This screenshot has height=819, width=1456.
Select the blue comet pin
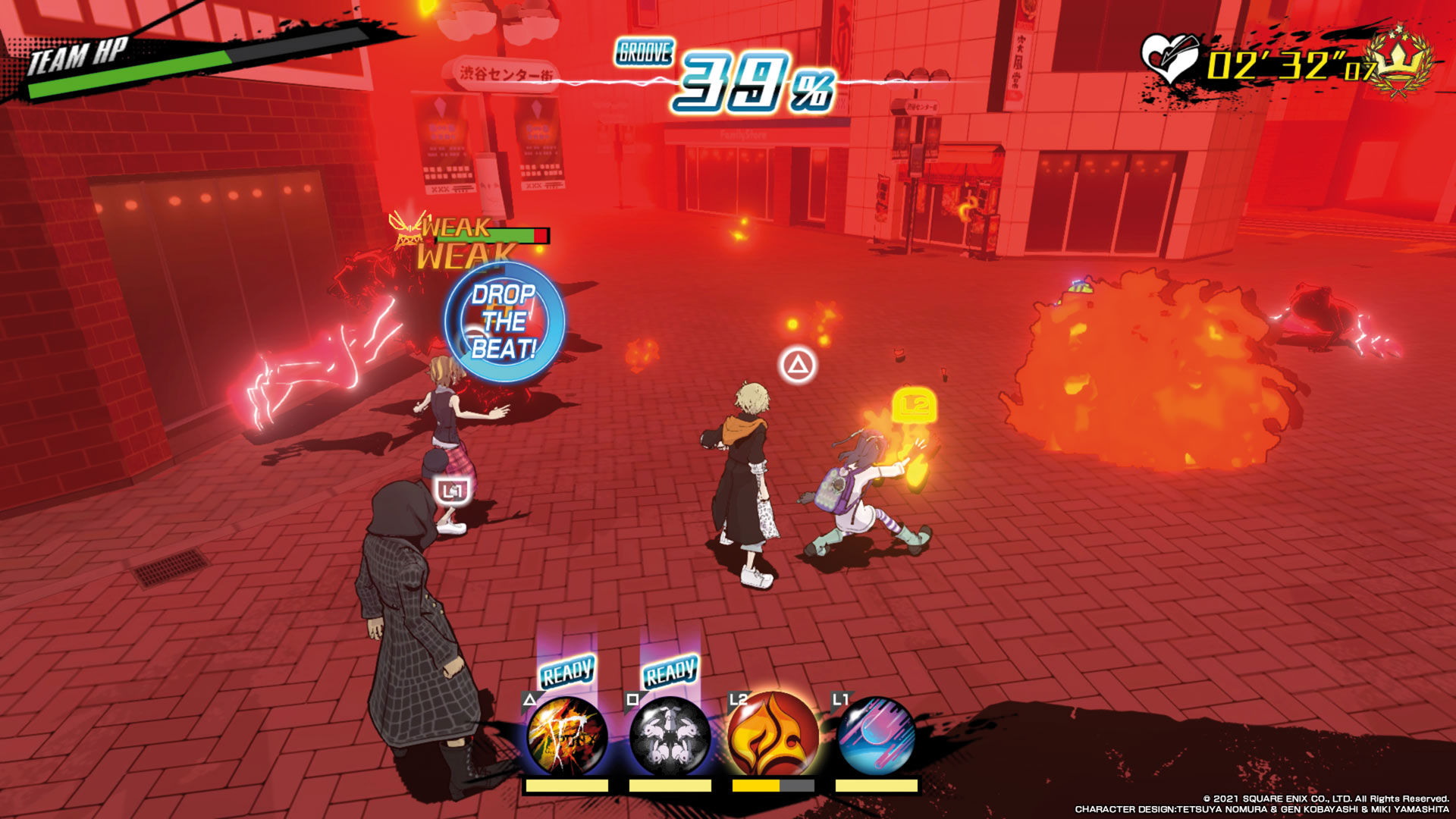(877, 735)
